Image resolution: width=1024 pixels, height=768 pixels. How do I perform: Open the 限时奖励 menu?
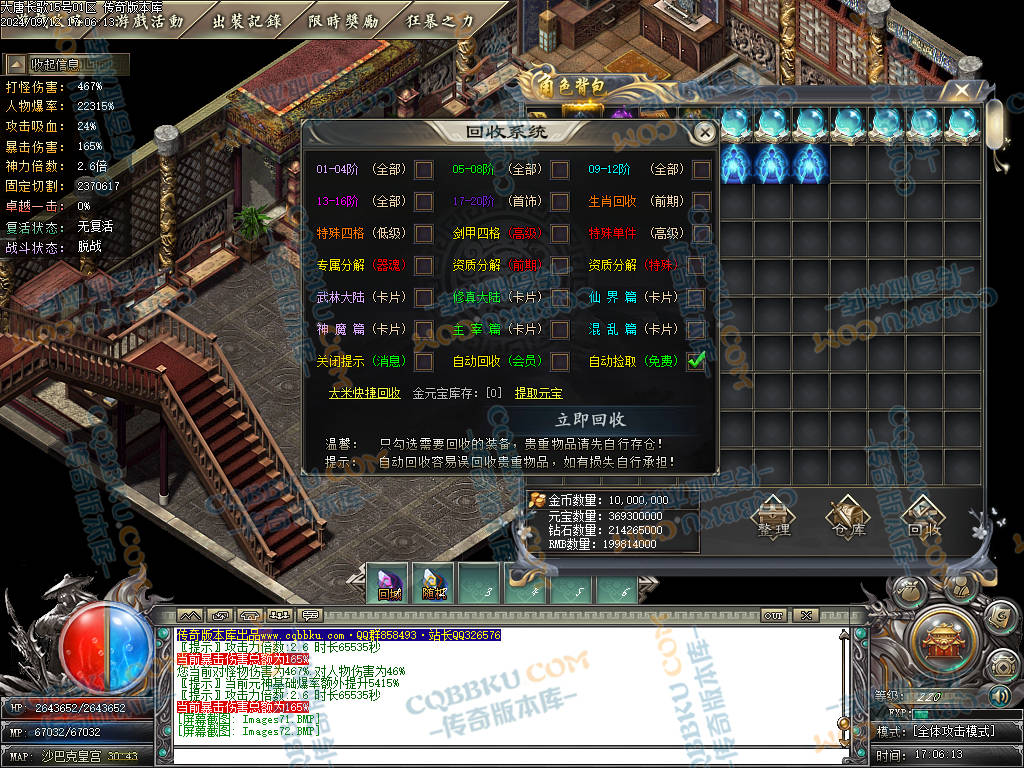tap(343, 21)
